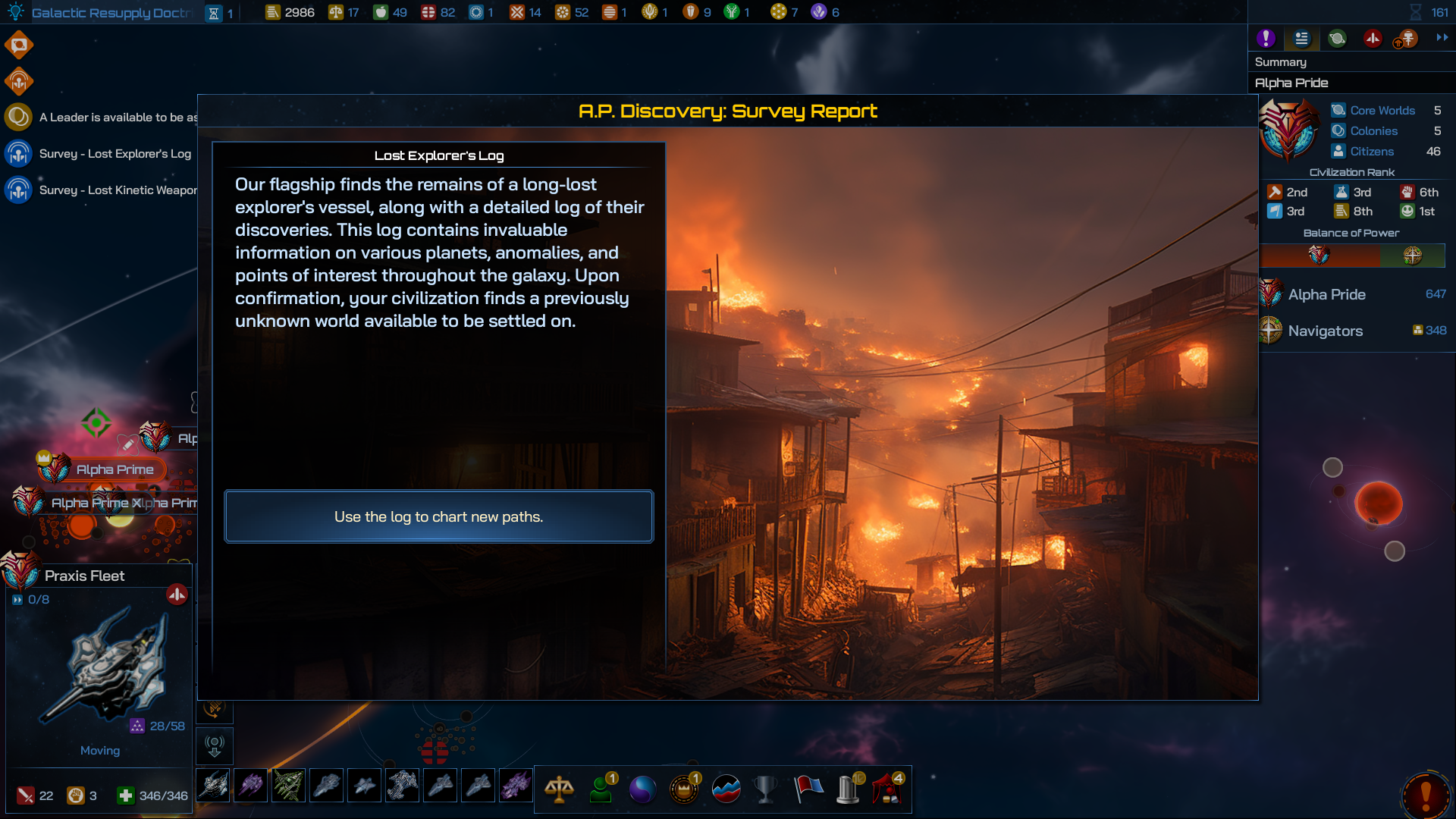Open the Survey - Lost Kinetic Weapon notification

pos(118,190)
